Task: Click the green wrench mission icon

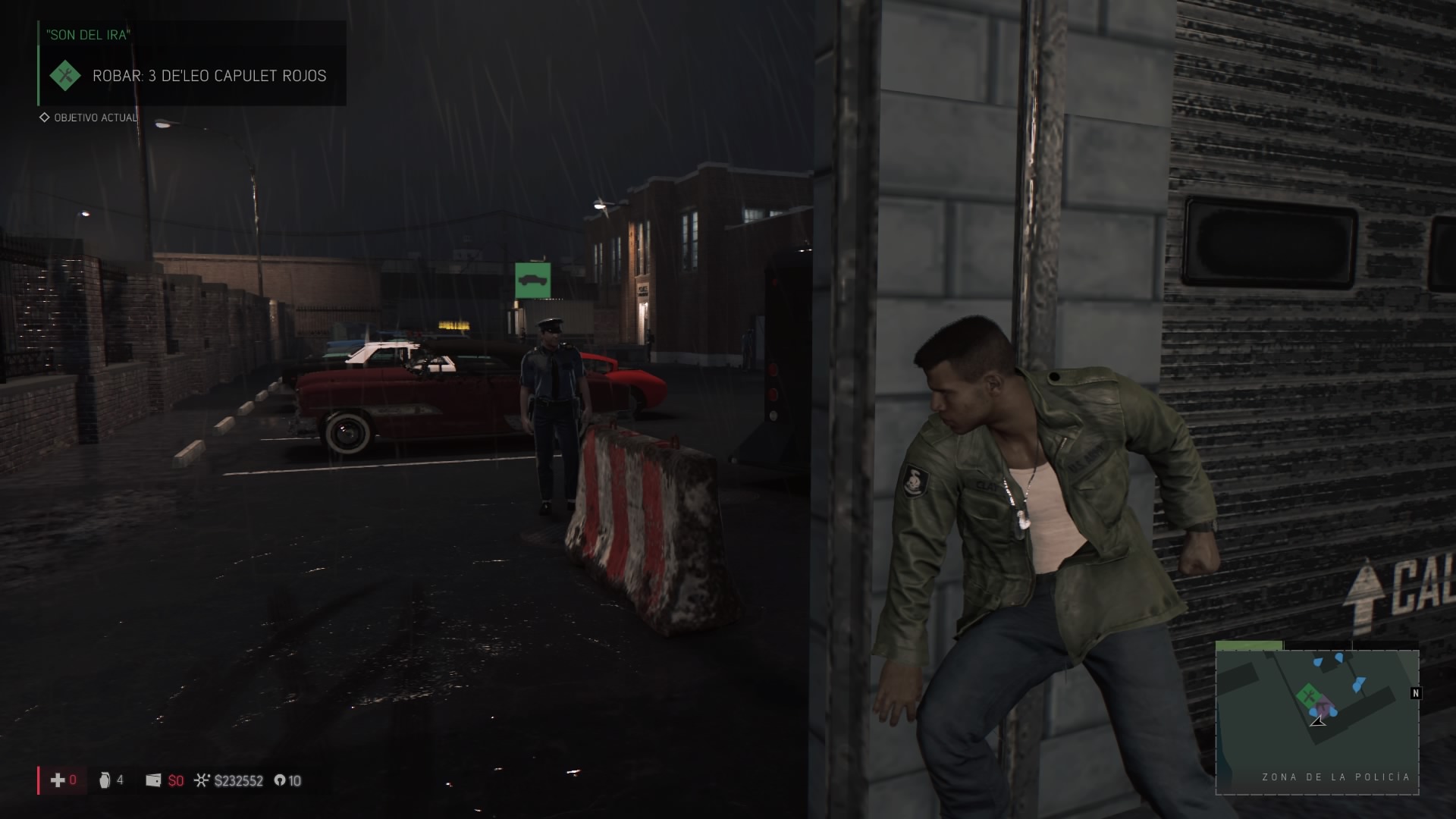Action: coord(65,76)
